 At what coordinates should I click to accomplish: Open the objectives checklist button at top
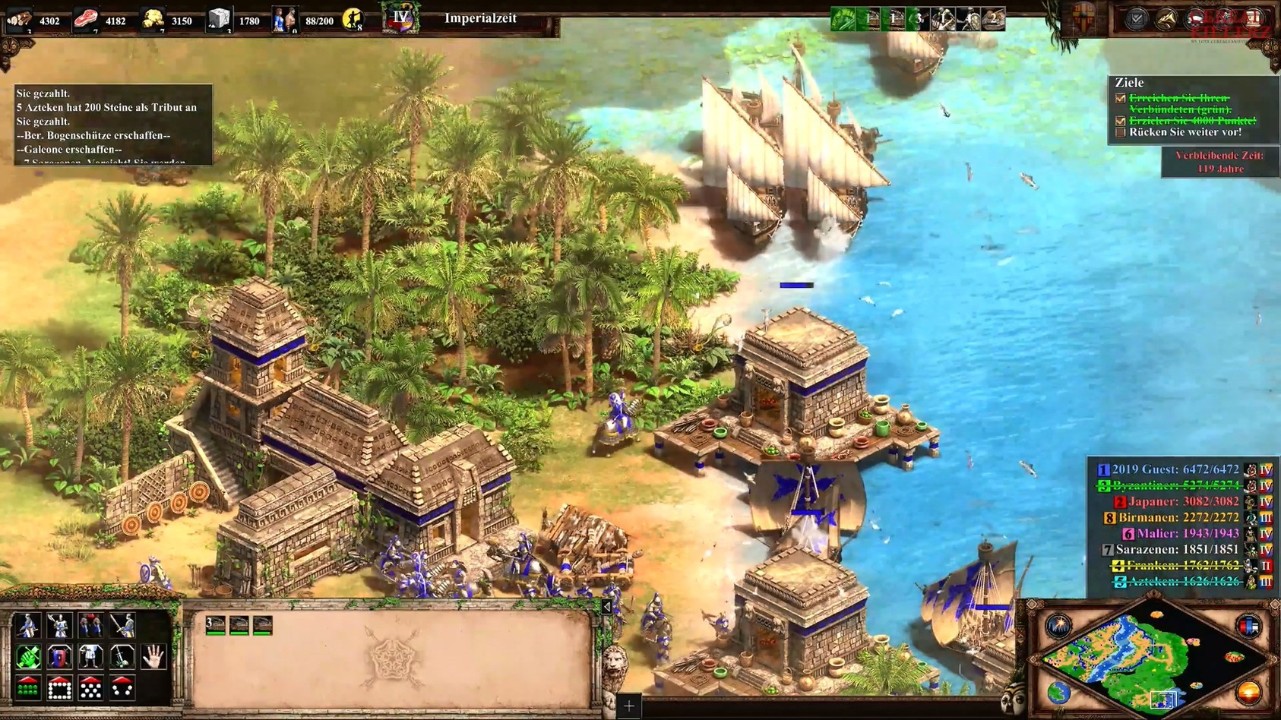1137,18
